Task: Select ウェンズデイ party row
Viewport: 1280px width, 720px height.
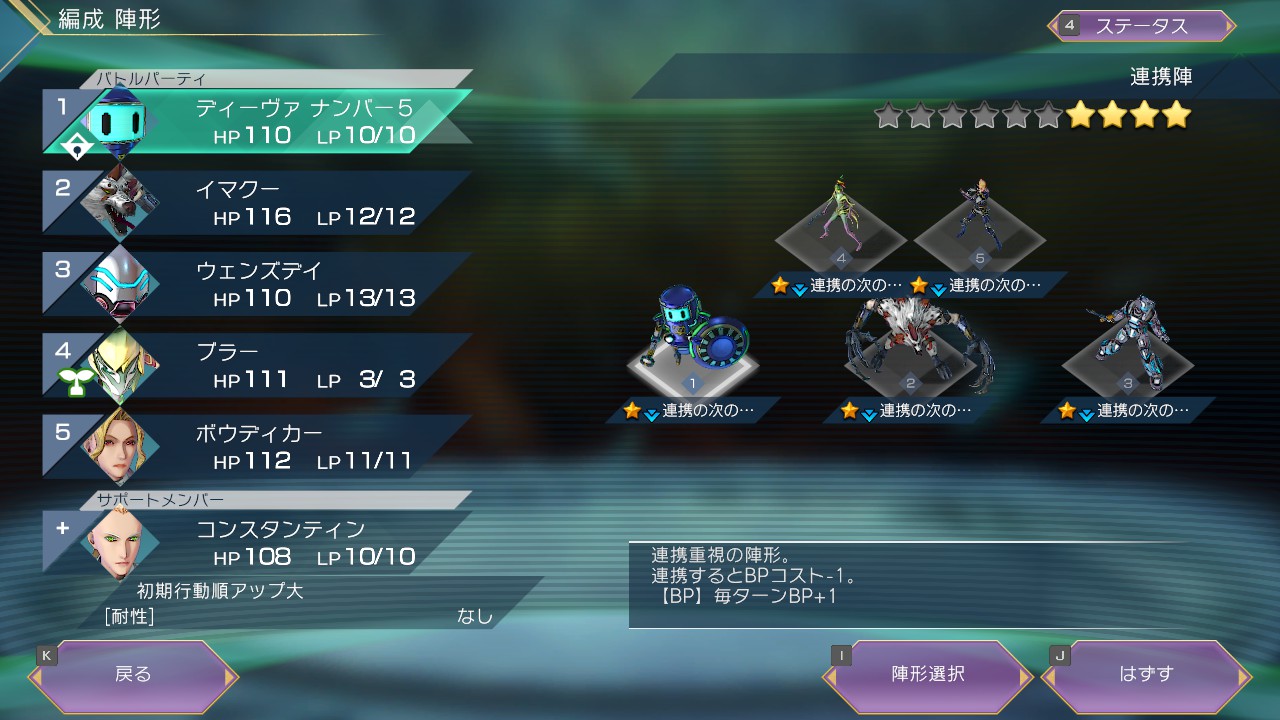Action: point(260,285)
